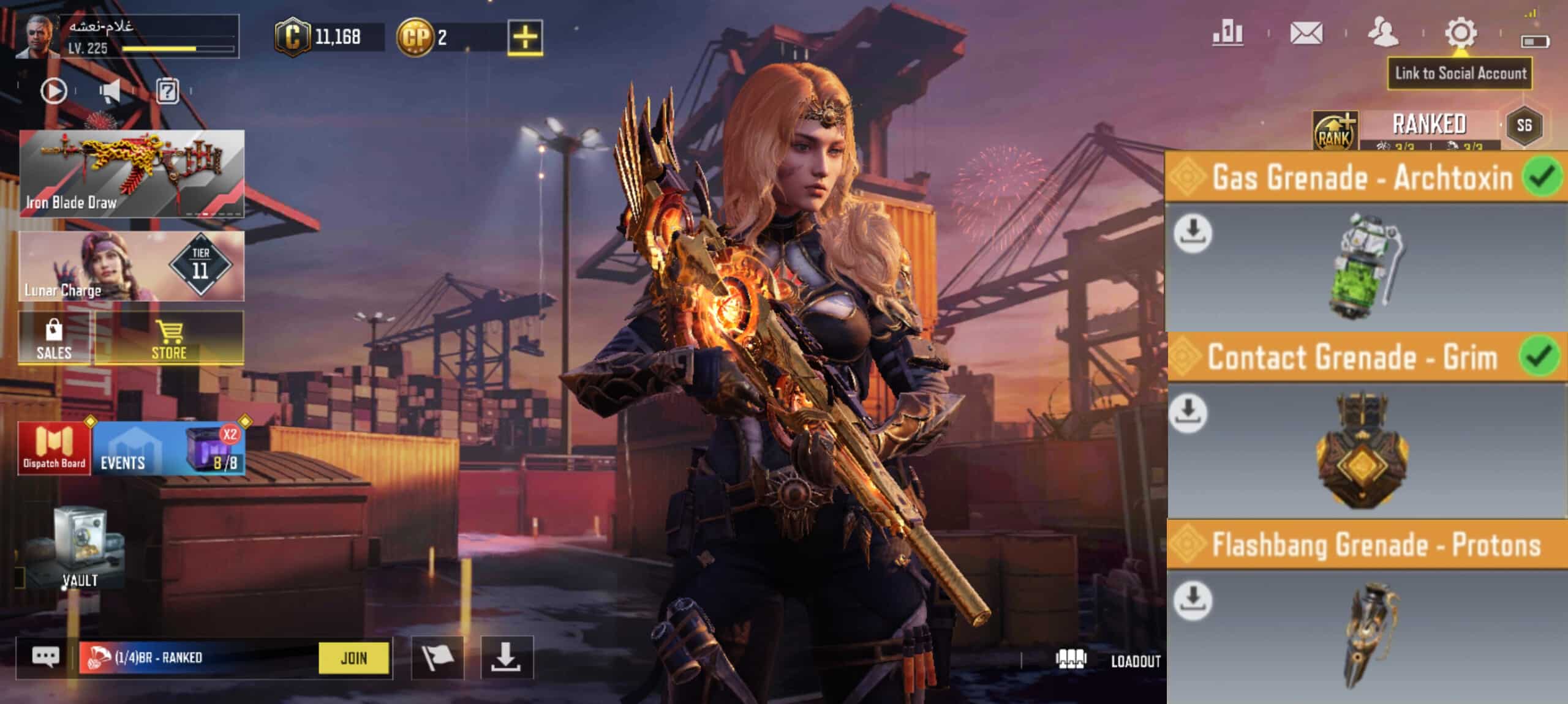
Task: Download the Contact Grenade Grim skin
Action: pyautogui.click(x=1188, y=412)
